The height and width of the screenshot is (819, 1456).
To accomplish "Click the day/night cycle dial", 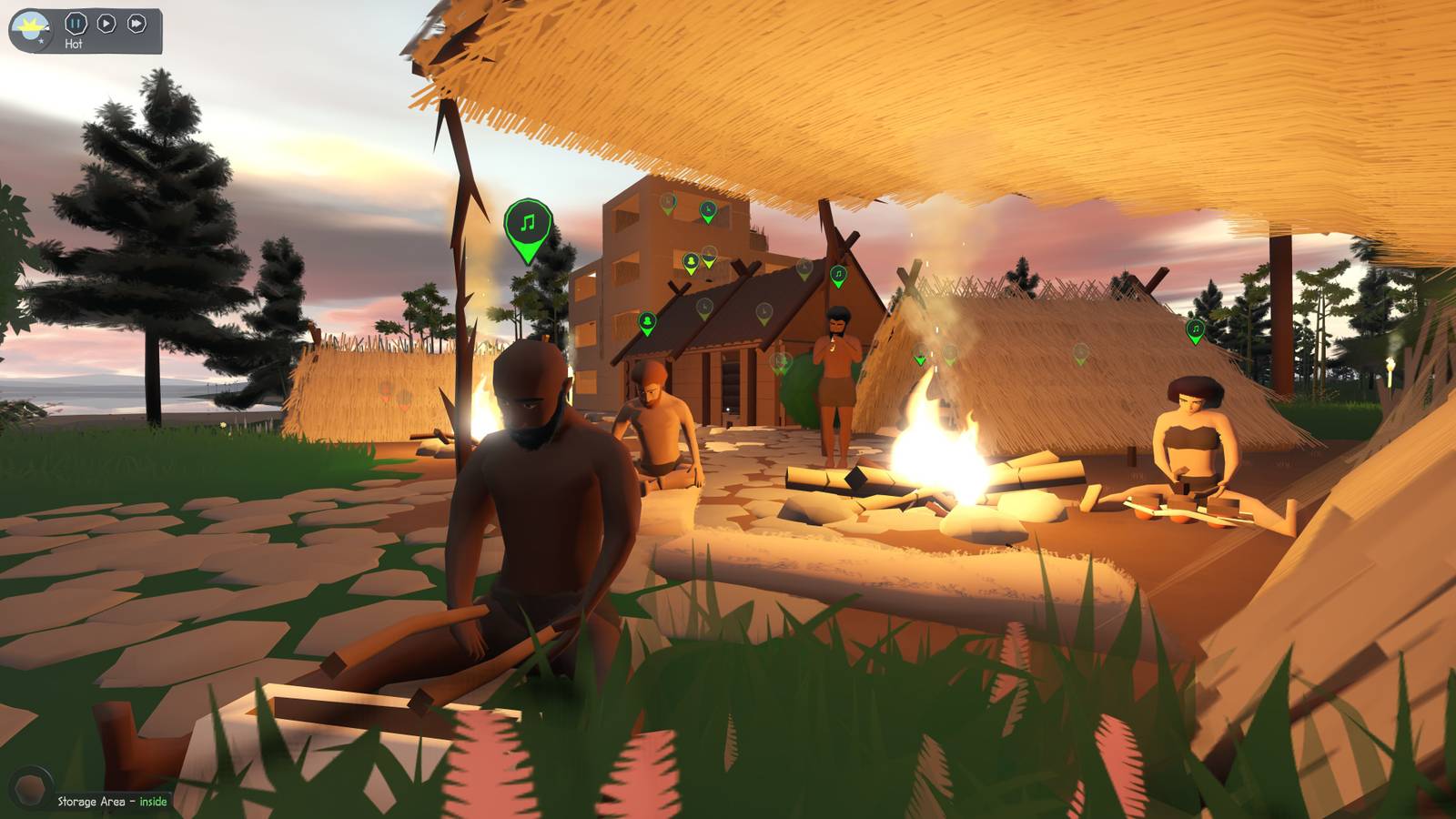I will (30, 25).
